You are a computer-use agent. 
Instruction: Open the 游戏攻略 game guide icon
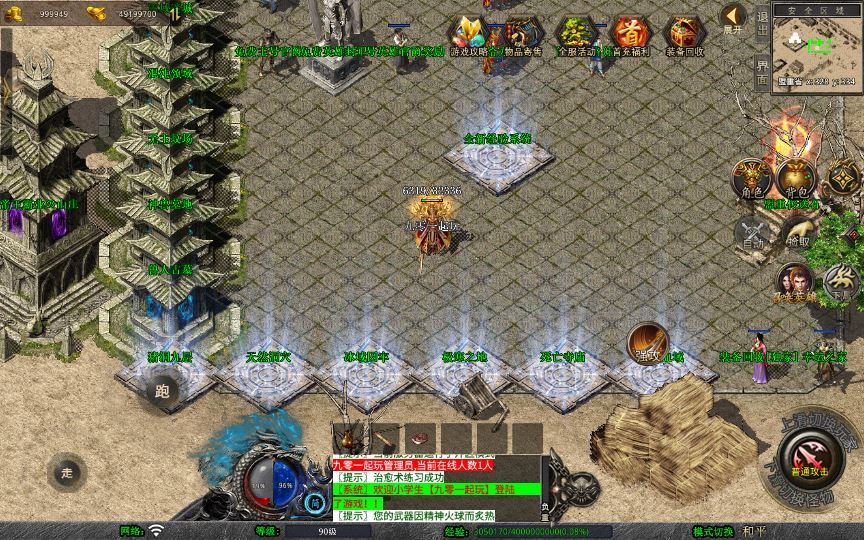click(x=467, y=35)
